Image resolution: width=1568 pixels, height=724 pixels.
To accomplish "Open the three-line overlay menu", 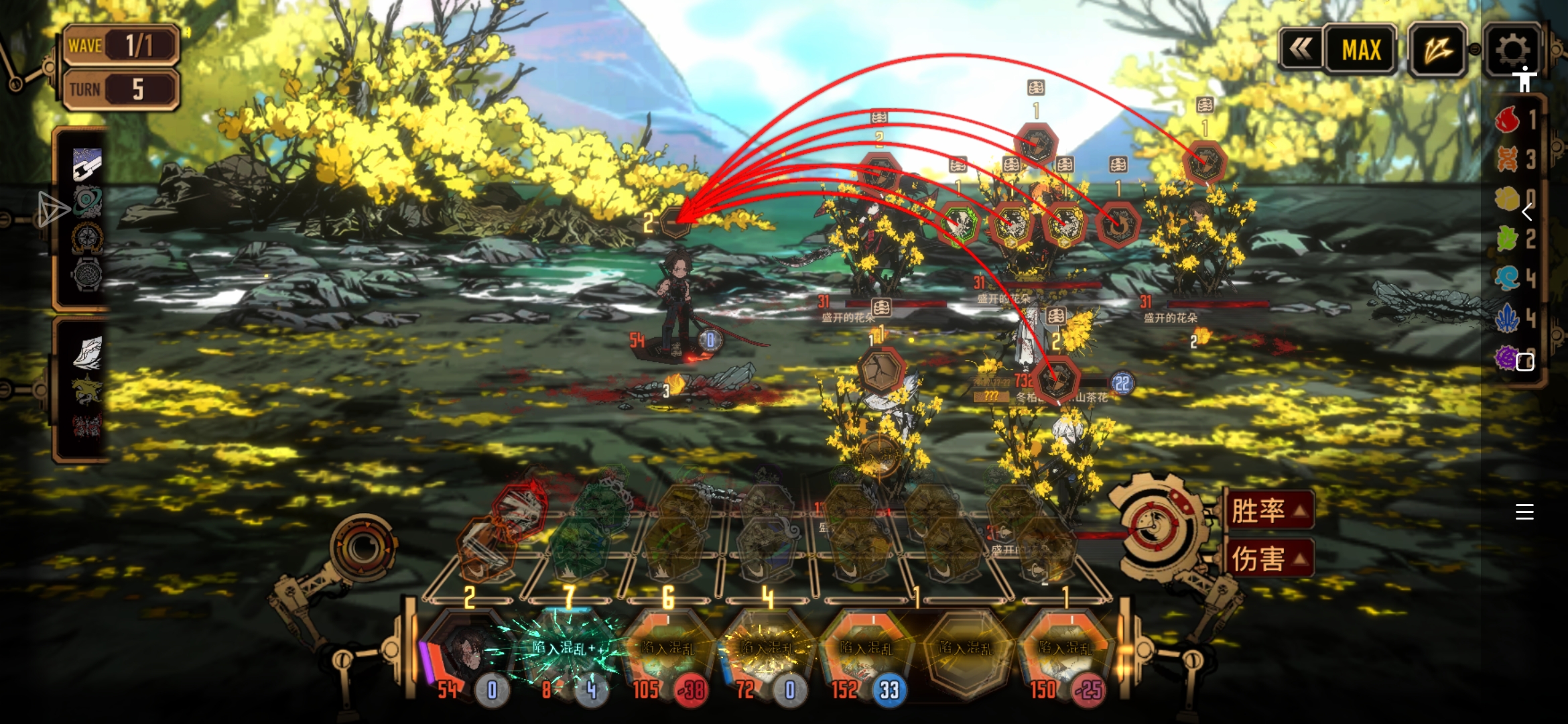I will point(1524,512).
